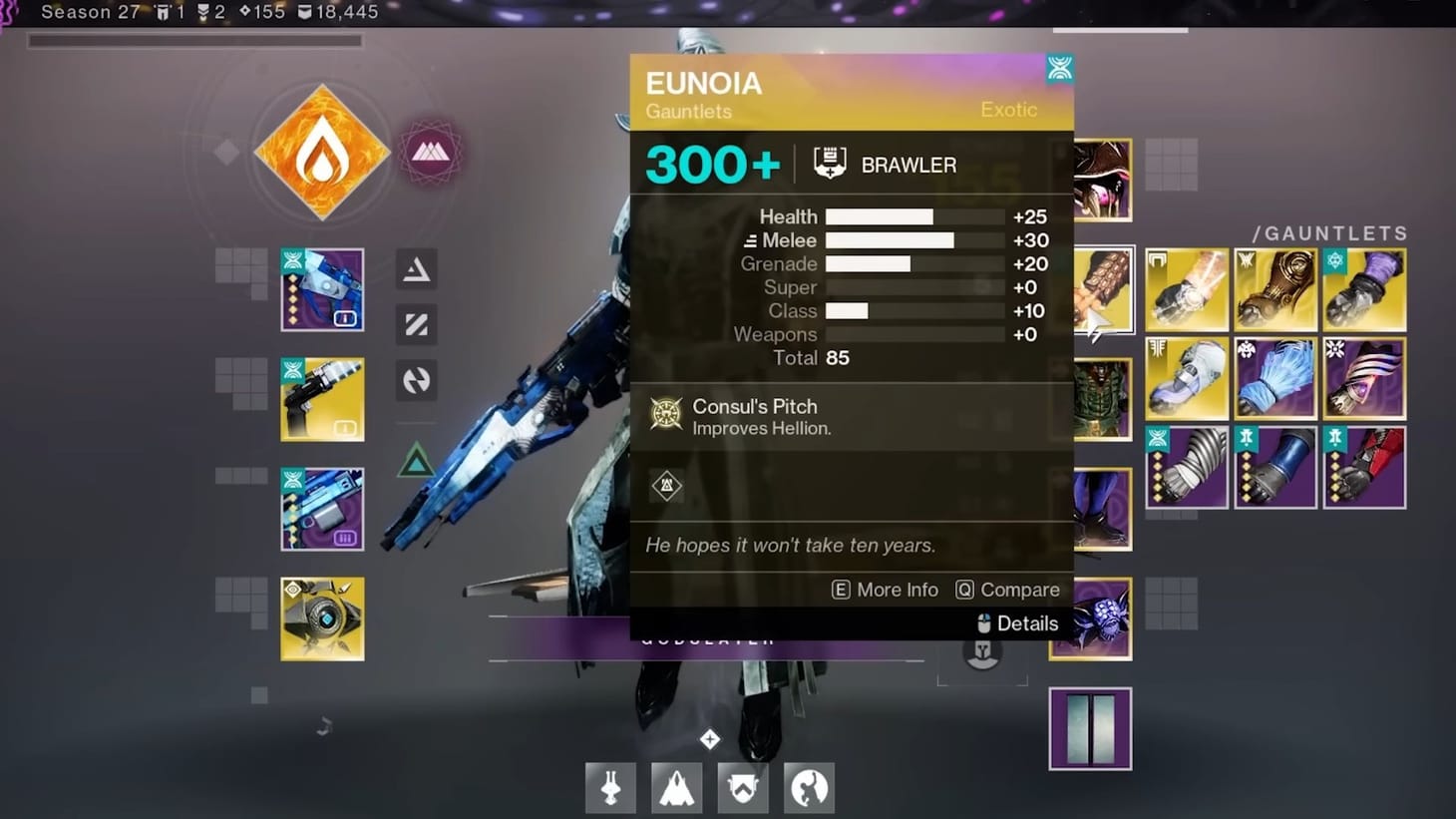
Task: Select the energy weapon with yellow border
Action: tap(321, 400)
